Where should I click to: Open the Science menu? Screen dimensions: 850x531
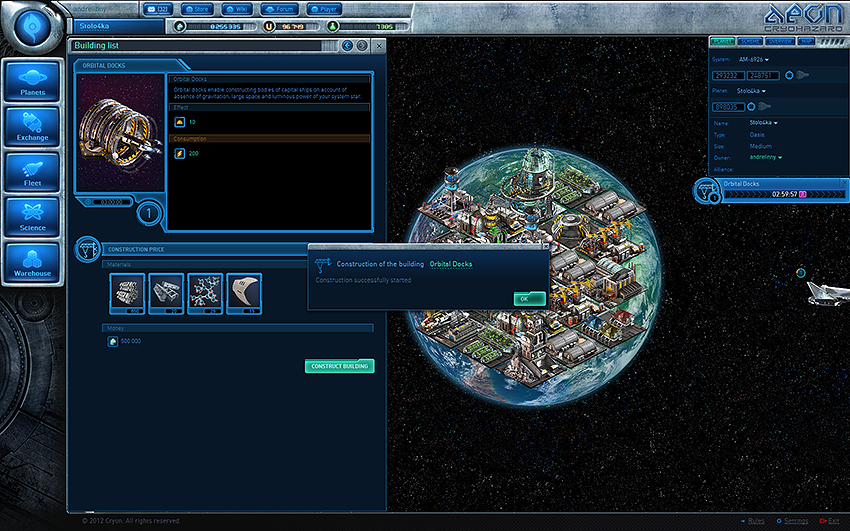pos(32,219)
